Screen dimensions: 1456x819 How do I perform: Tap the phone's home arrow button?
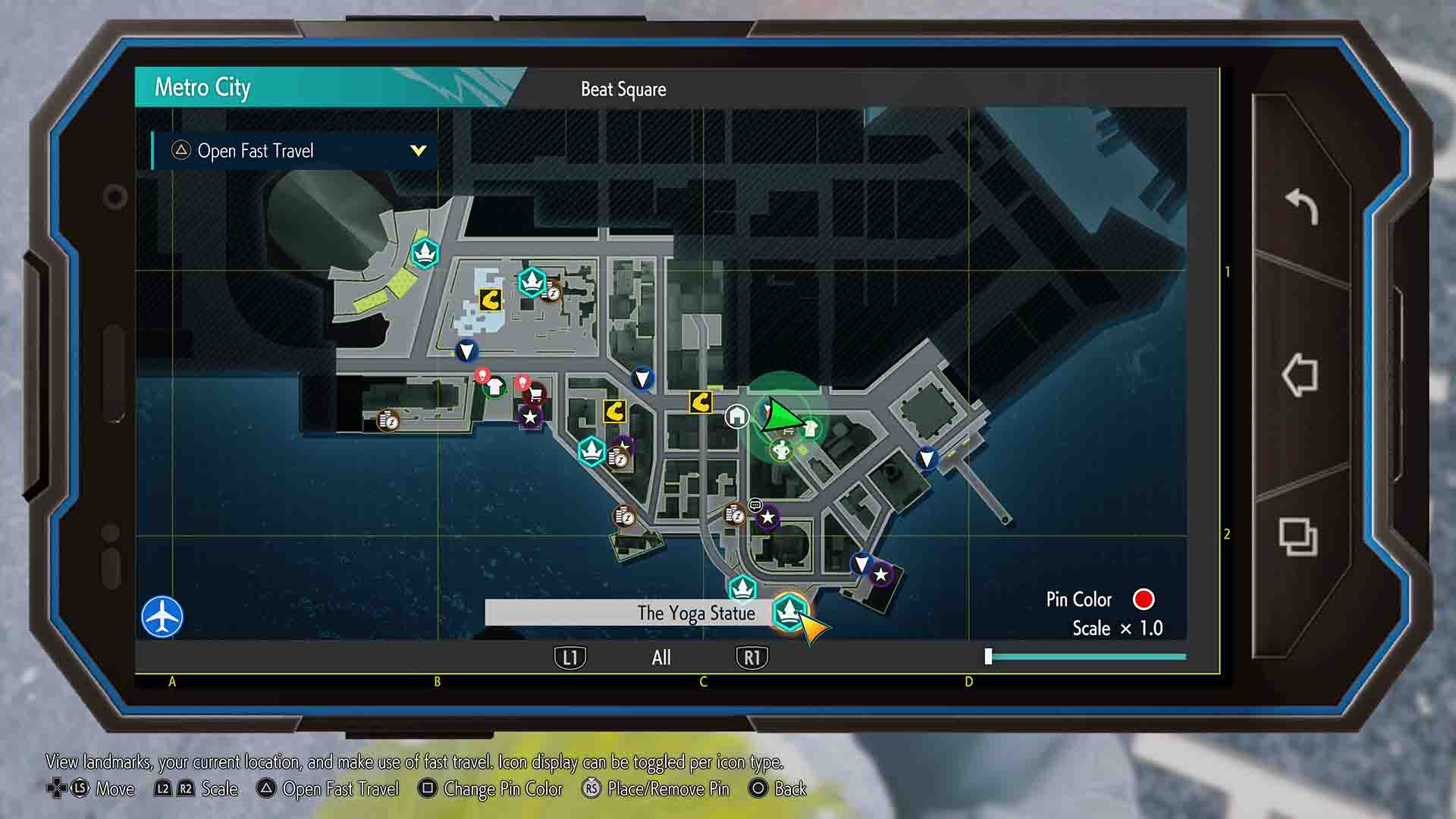(x=1300, y=375)
